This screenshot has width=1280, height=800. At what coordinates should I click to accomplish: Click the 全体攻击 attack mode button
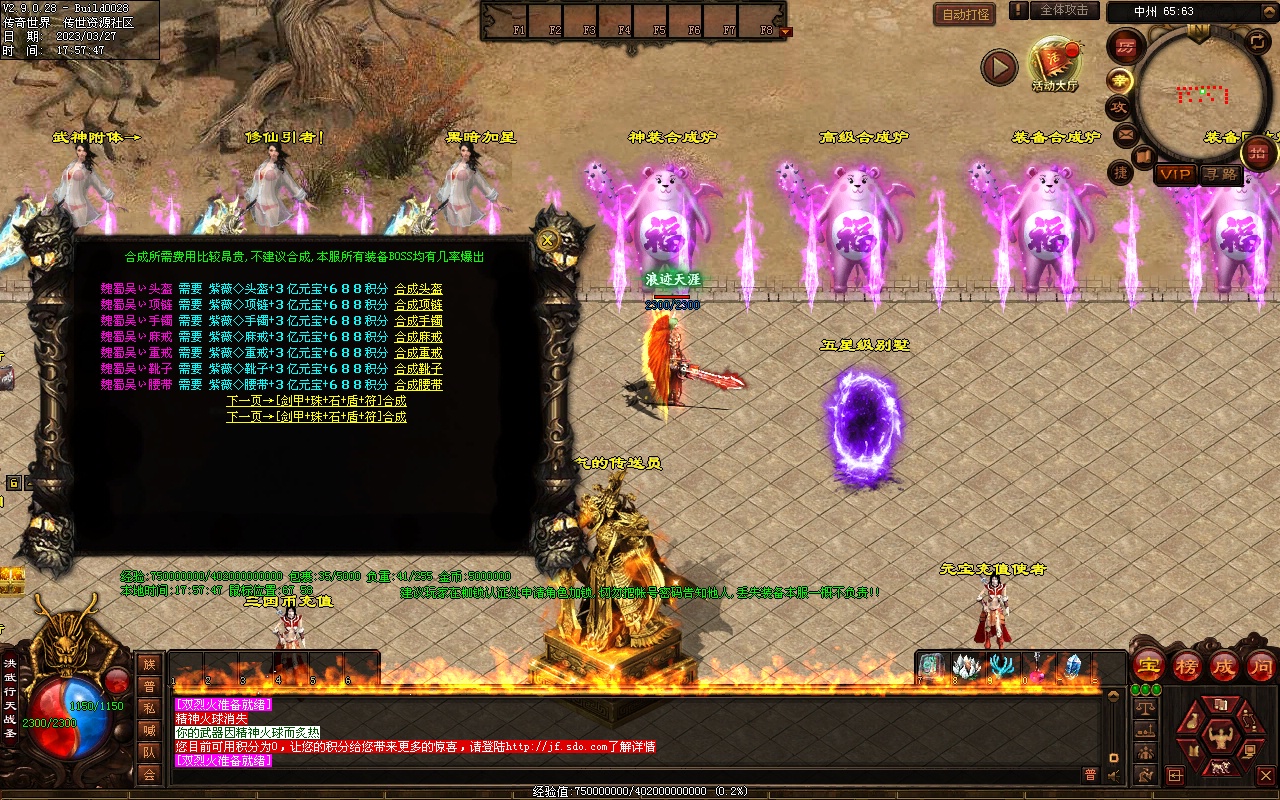(x=1064, y=10)
